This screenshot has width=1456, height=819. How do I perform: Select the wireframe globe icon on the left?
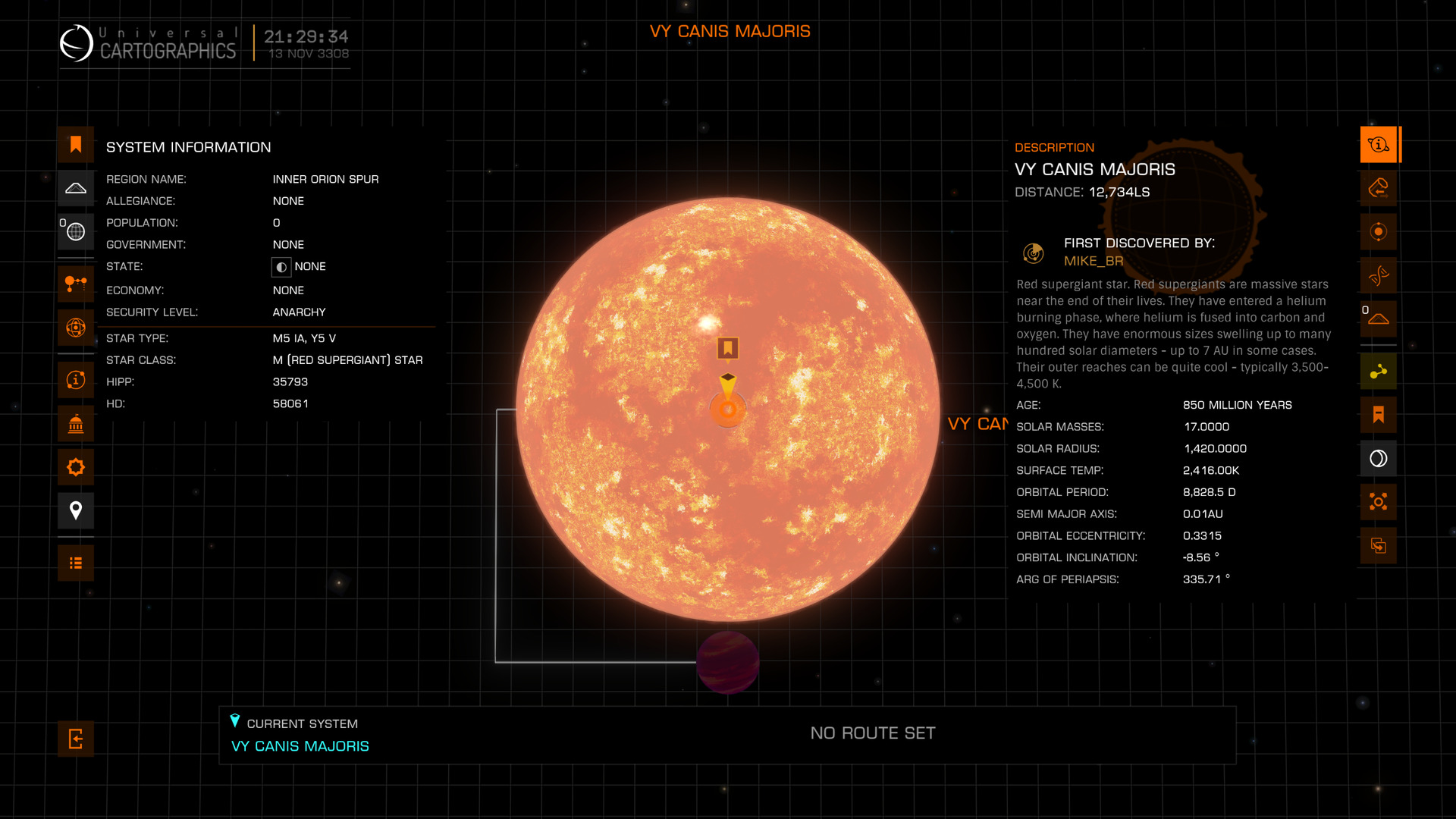tap(76, 232)
